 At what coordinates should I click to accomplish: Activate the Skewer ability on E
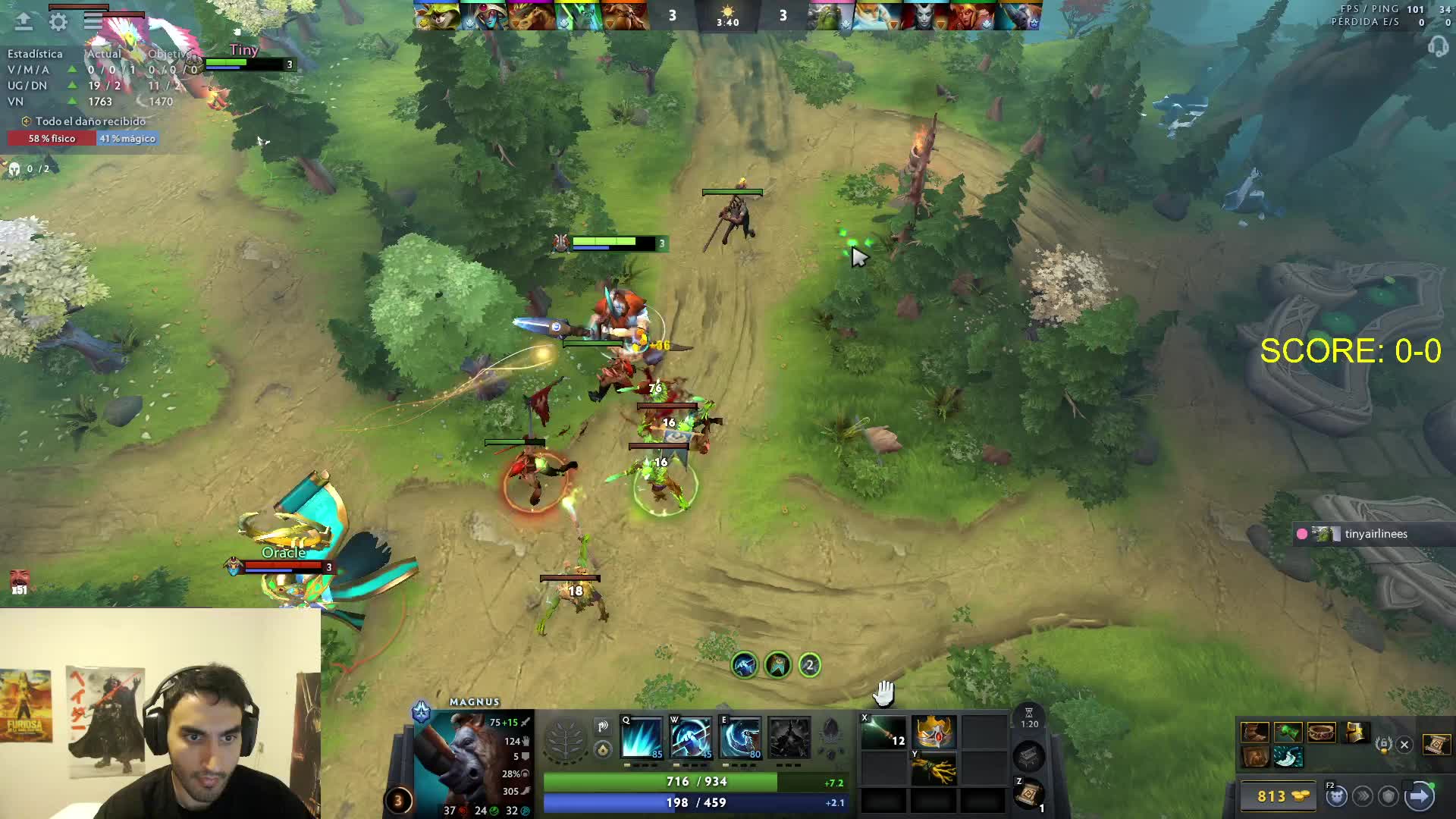coord(740,736)
